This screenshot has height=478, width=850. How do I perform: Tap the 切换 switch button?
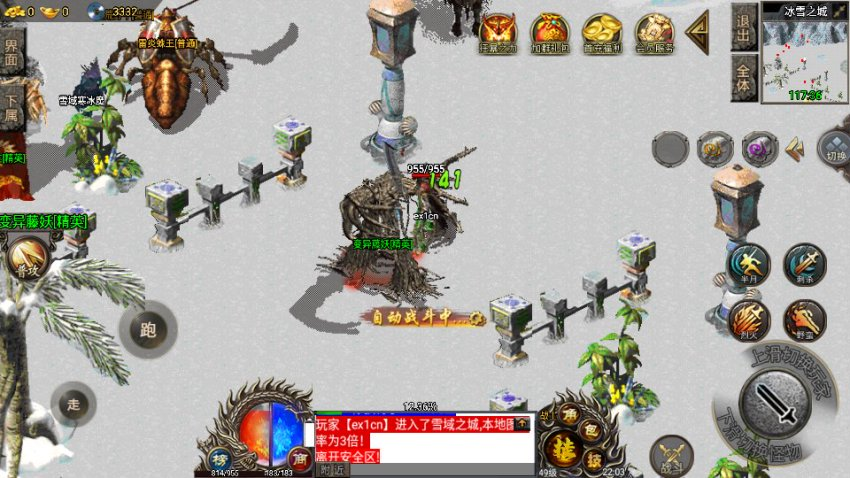[x=834, y=148]
